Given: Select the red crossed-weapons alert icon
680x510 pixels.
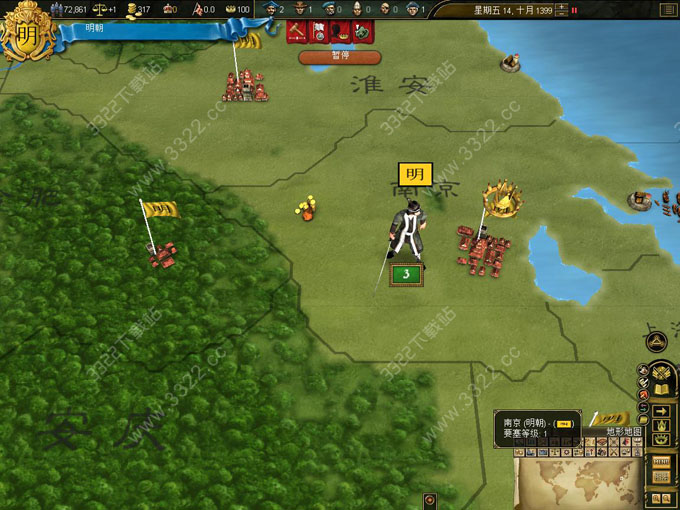Looking at the screenshot, I should tap(297, 32).
